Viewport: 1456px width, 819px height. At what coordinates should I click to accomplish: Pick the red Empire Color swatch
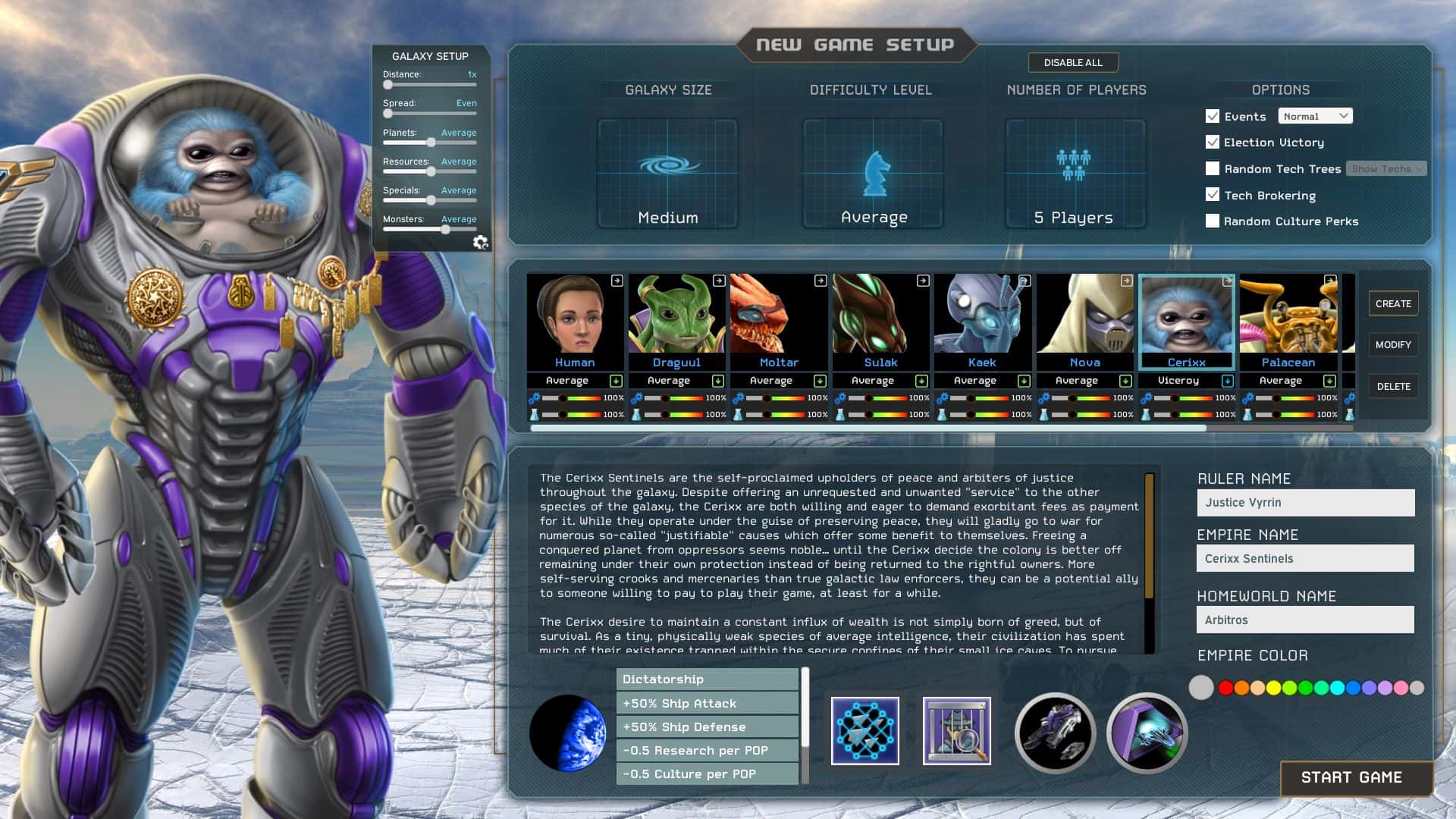[x=1224, y=688]
